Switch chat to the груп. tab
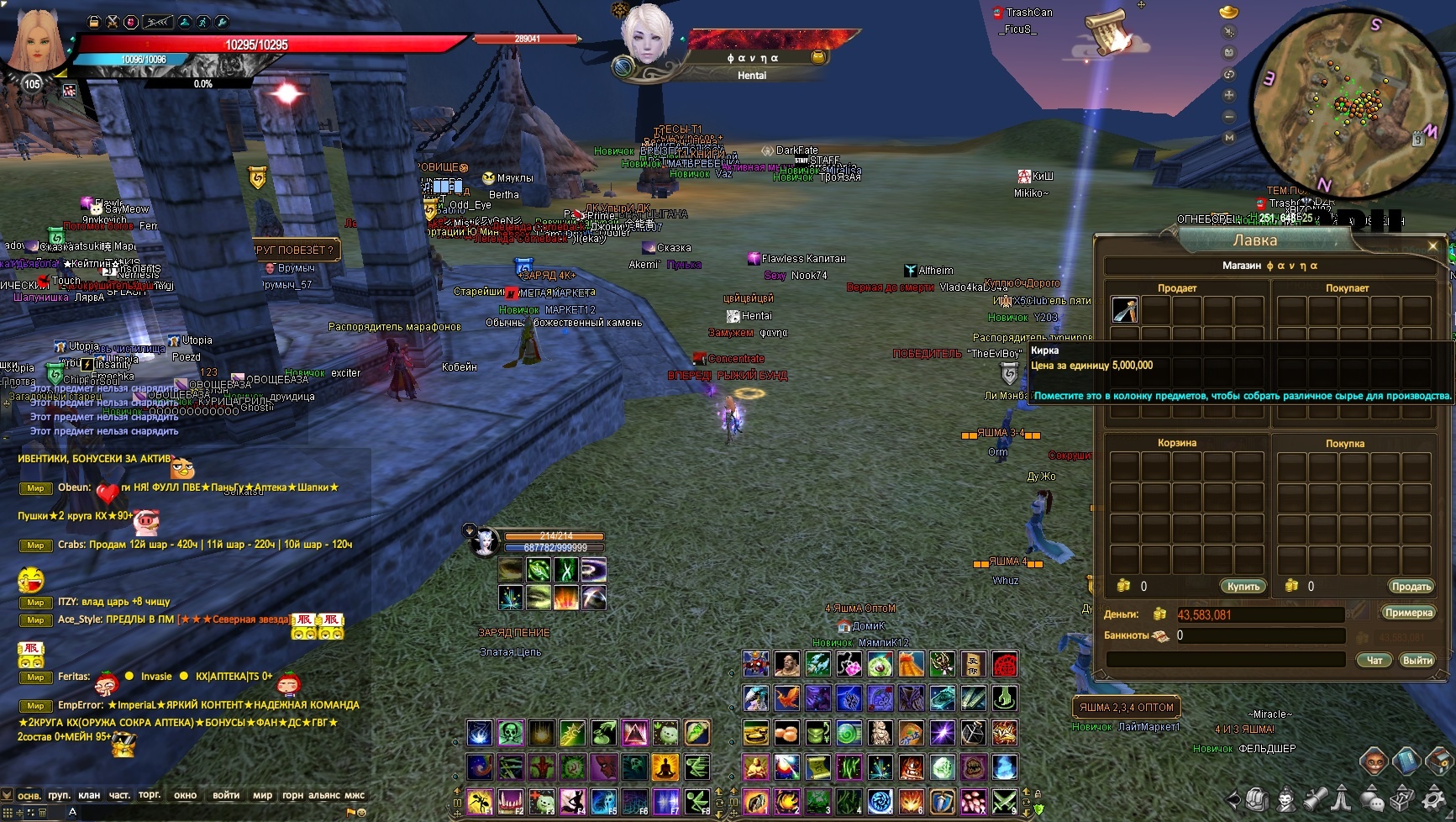Screen dimensions: 1456x822 59,795
